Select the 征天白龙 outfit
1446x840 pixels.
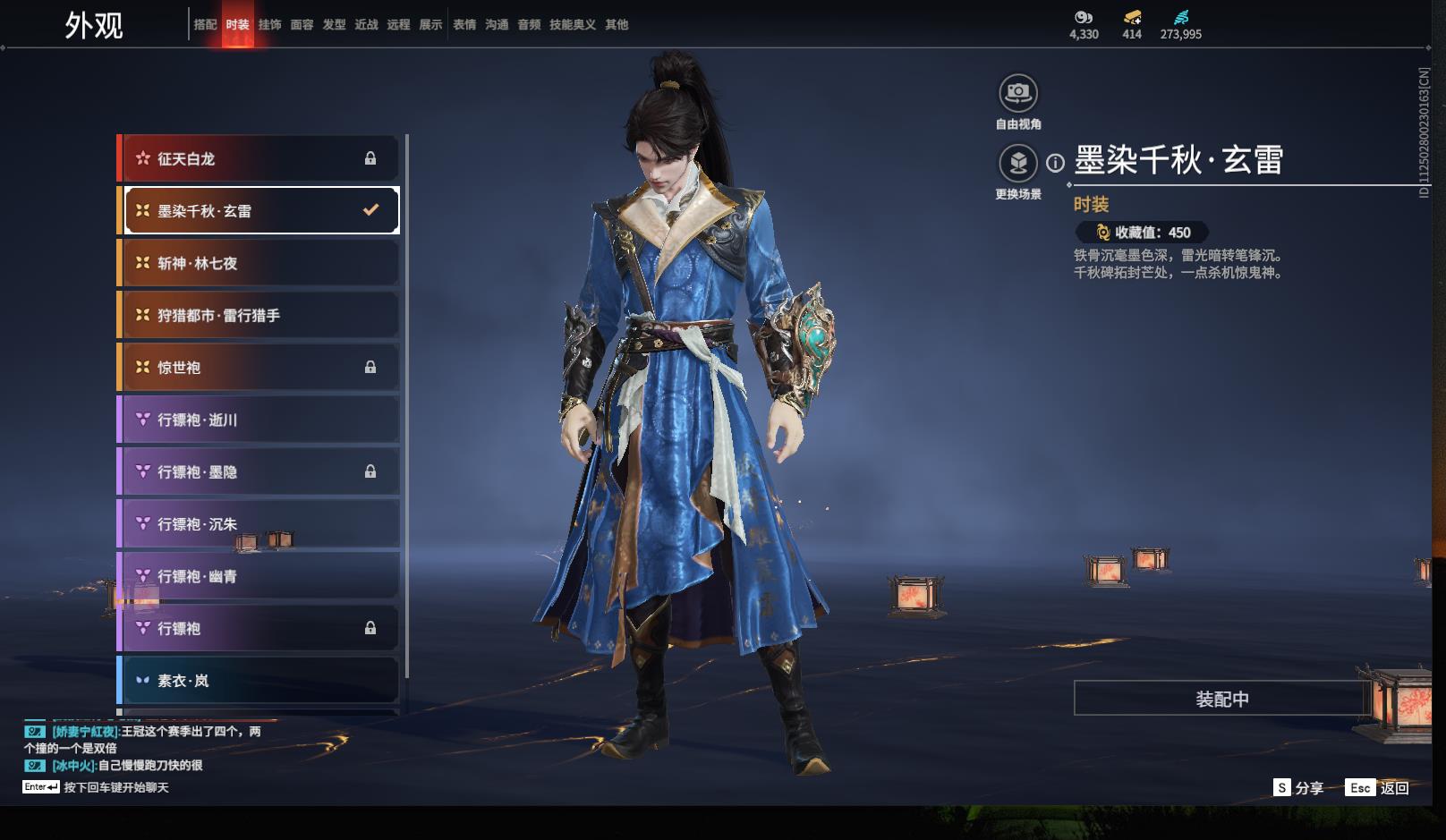(x=259, y=158)
